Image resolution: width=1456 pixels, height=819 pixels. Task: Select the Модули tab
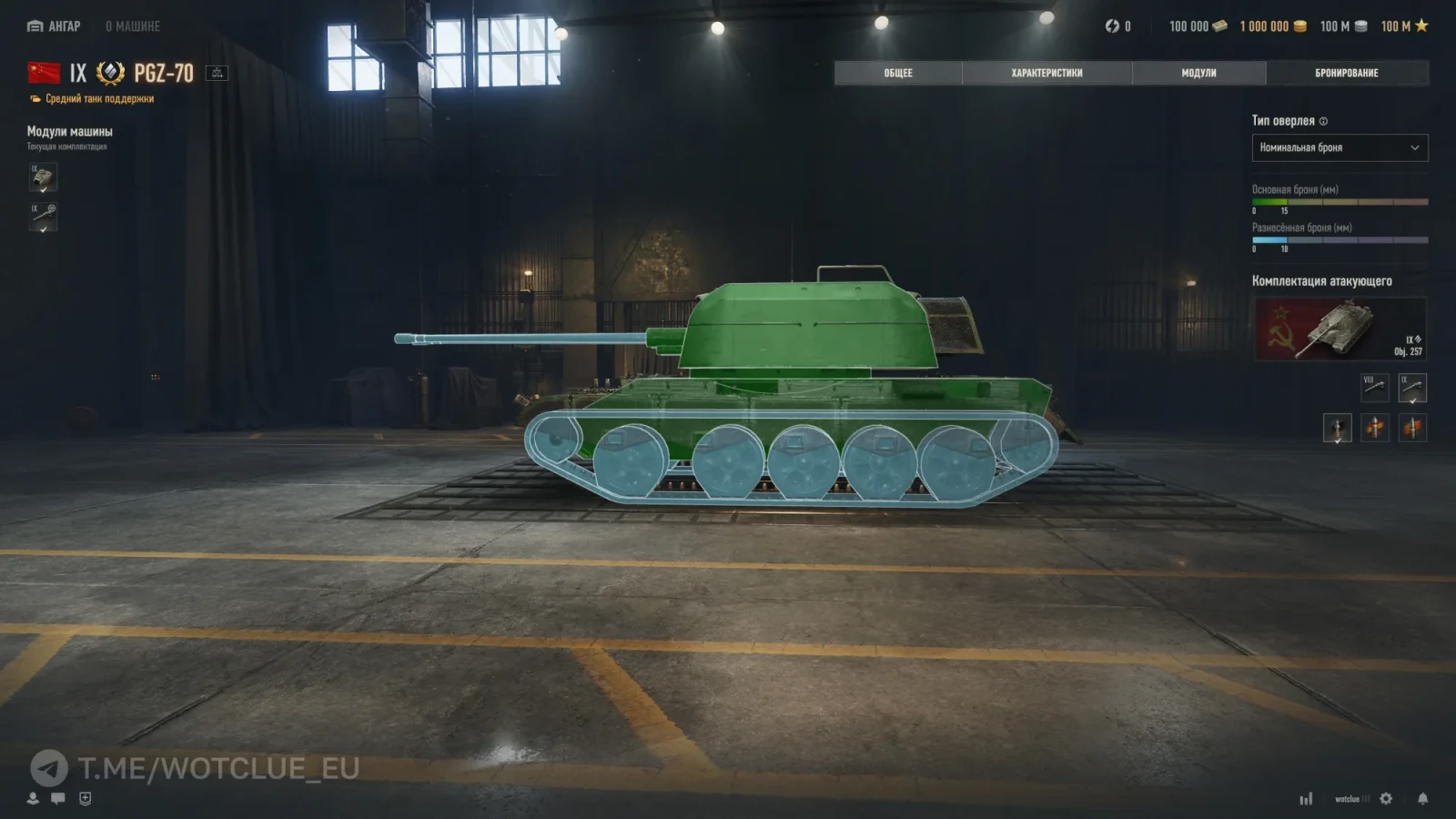point(1198,73)
